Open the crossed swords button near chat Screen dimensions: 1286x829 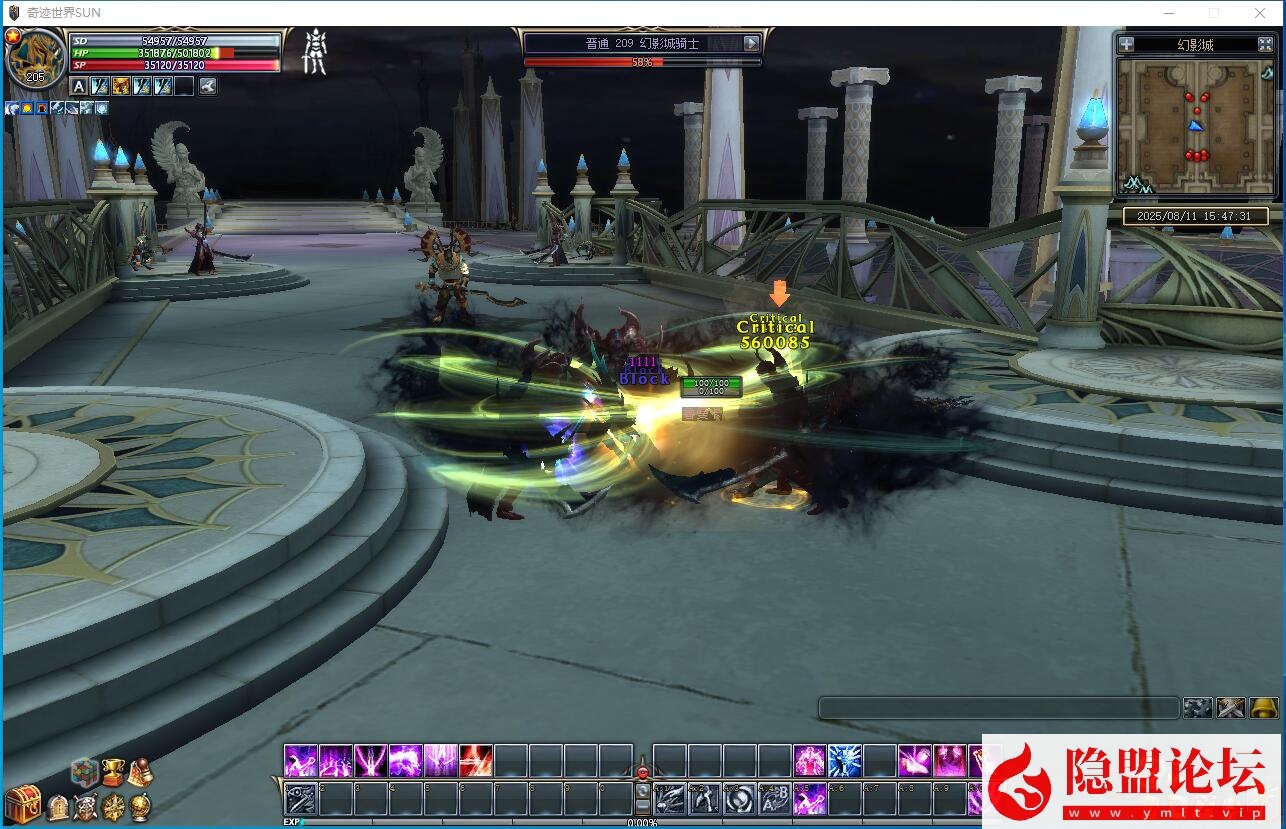(x=1230, y=708)
